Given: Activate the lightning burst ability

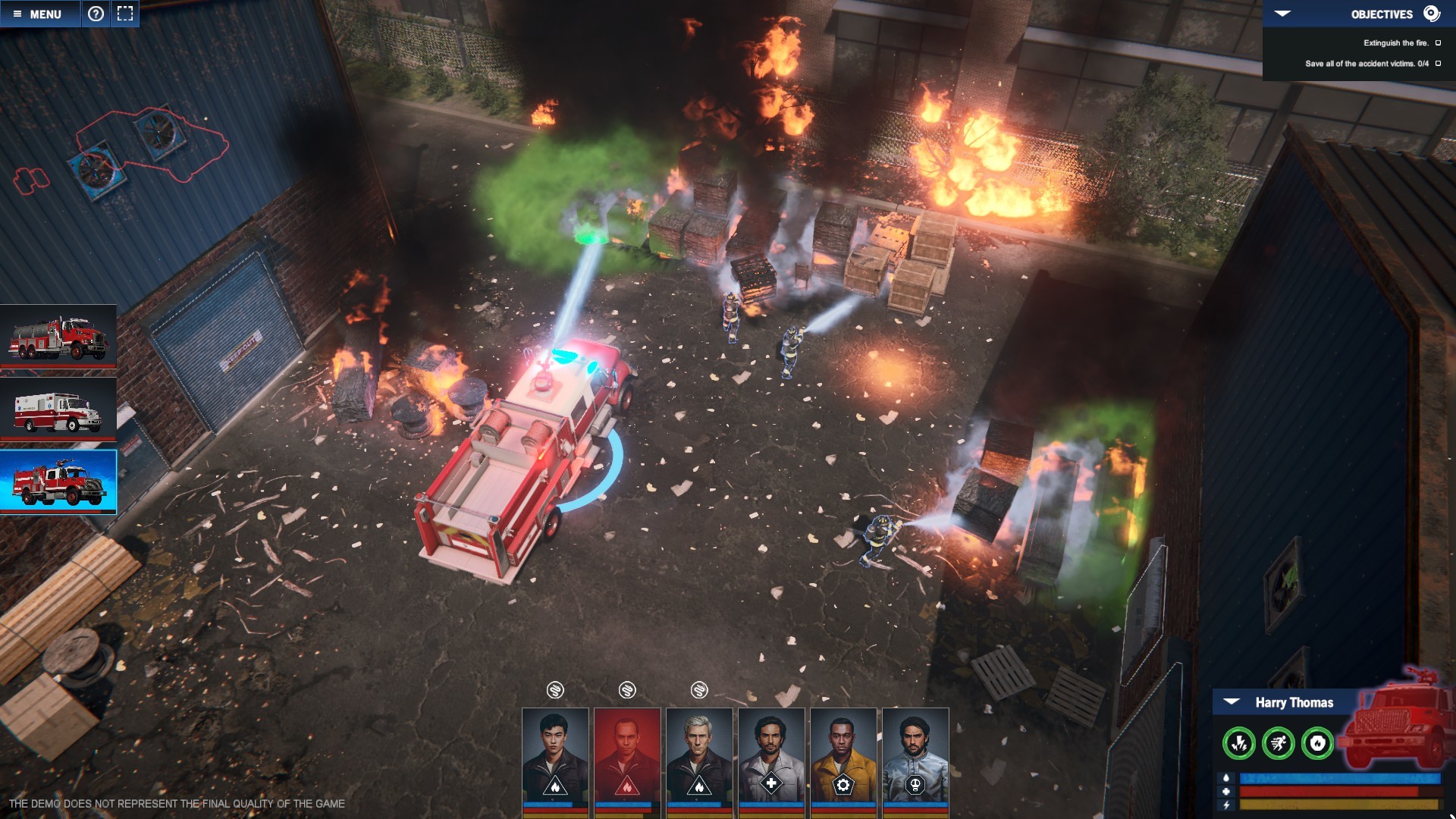Looking at the screenshot, I should pos(1239,743).
